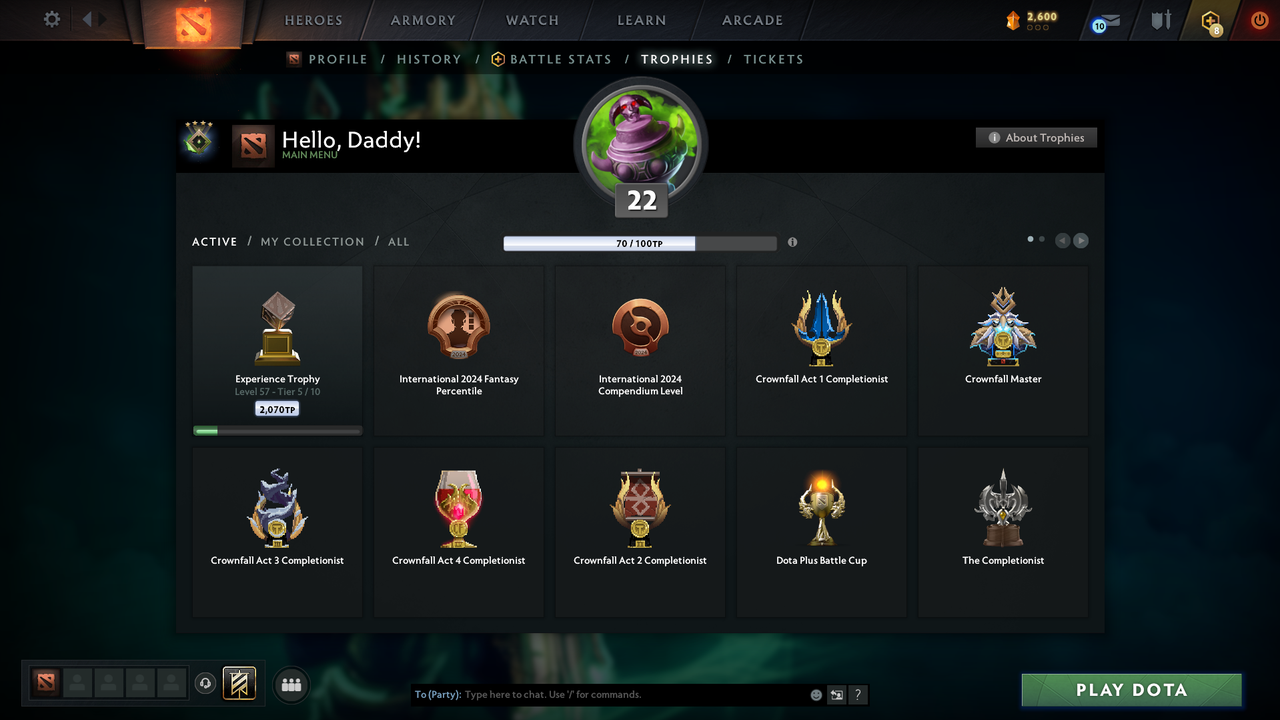Open the WATCH menu

[531, 19]
